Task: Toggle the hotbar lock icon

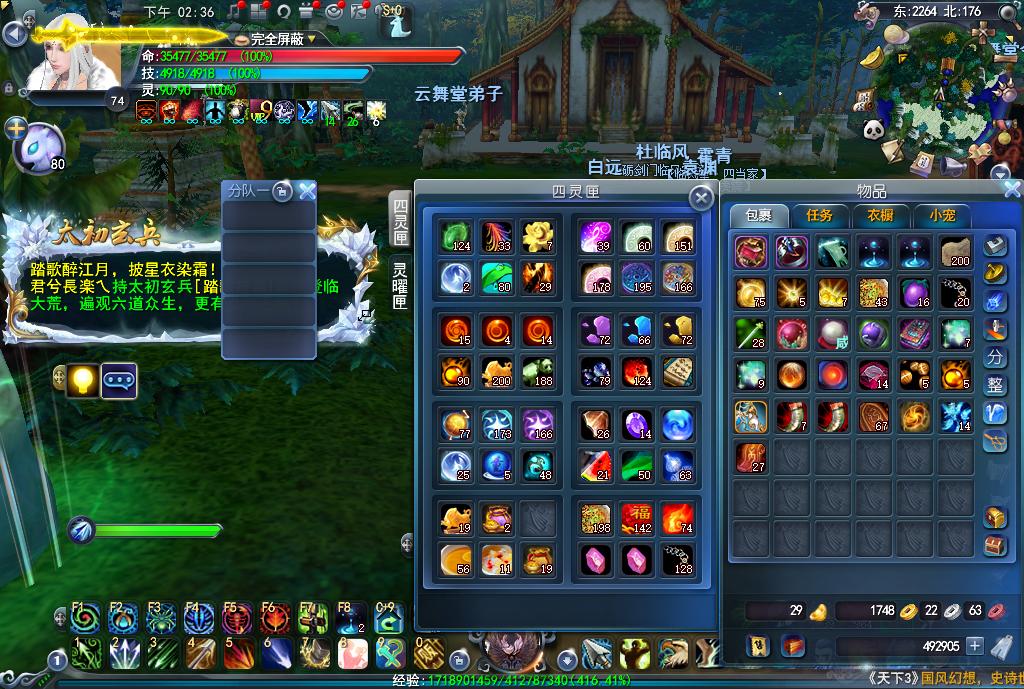Action: tap(458, 659)
